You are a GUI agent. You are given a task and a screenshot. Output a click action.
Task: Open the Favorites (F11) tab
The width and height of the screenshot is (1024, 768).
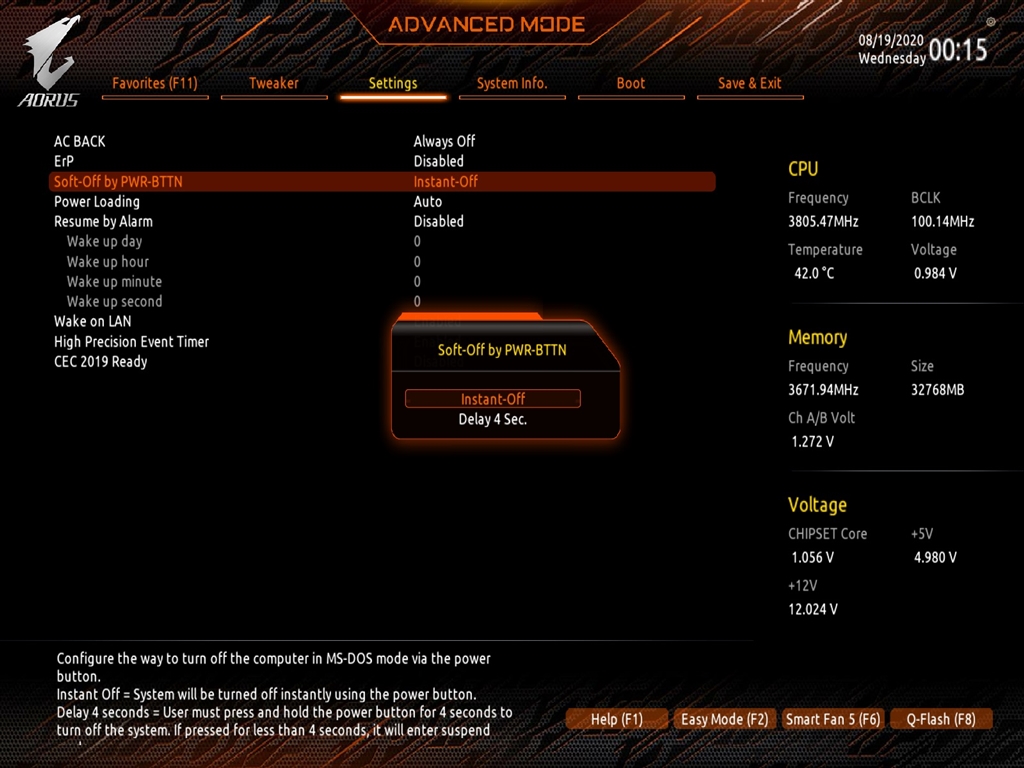pos(154,83)
